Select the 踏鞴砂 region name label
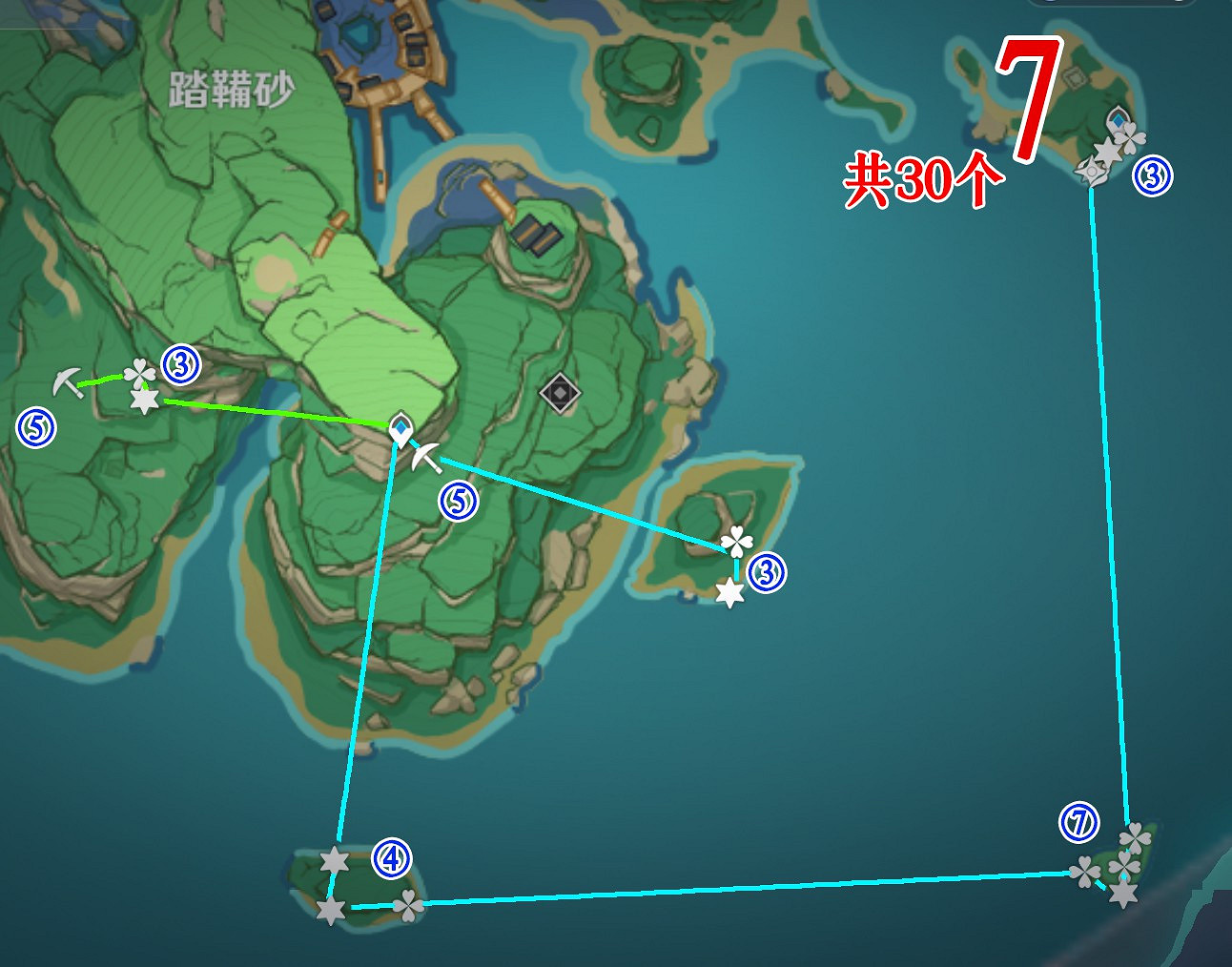 click(232, 87)
